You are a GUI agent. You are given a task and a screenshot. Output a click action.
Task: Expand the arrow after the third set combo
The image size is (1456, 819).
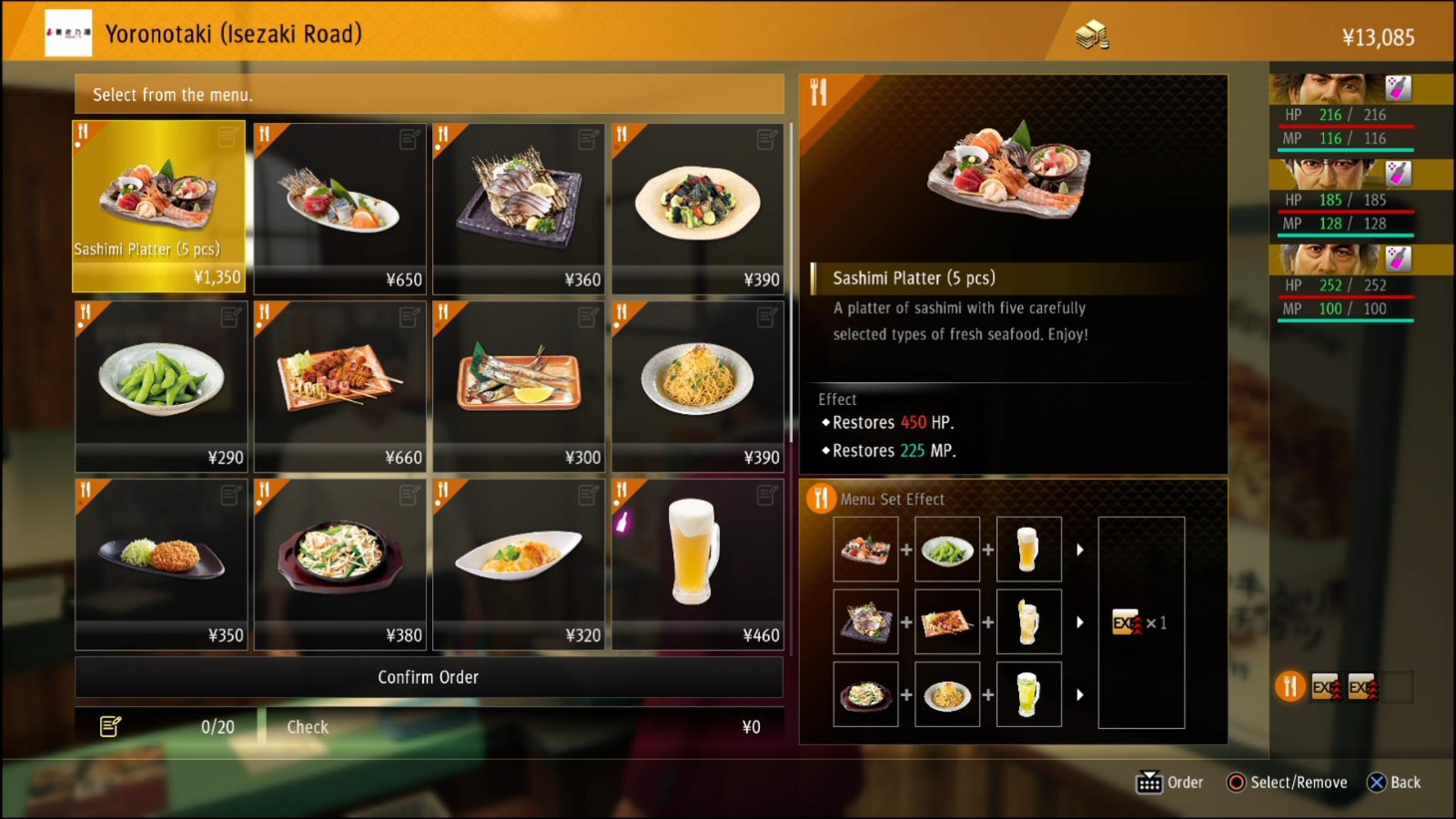tap(1080, 694)
